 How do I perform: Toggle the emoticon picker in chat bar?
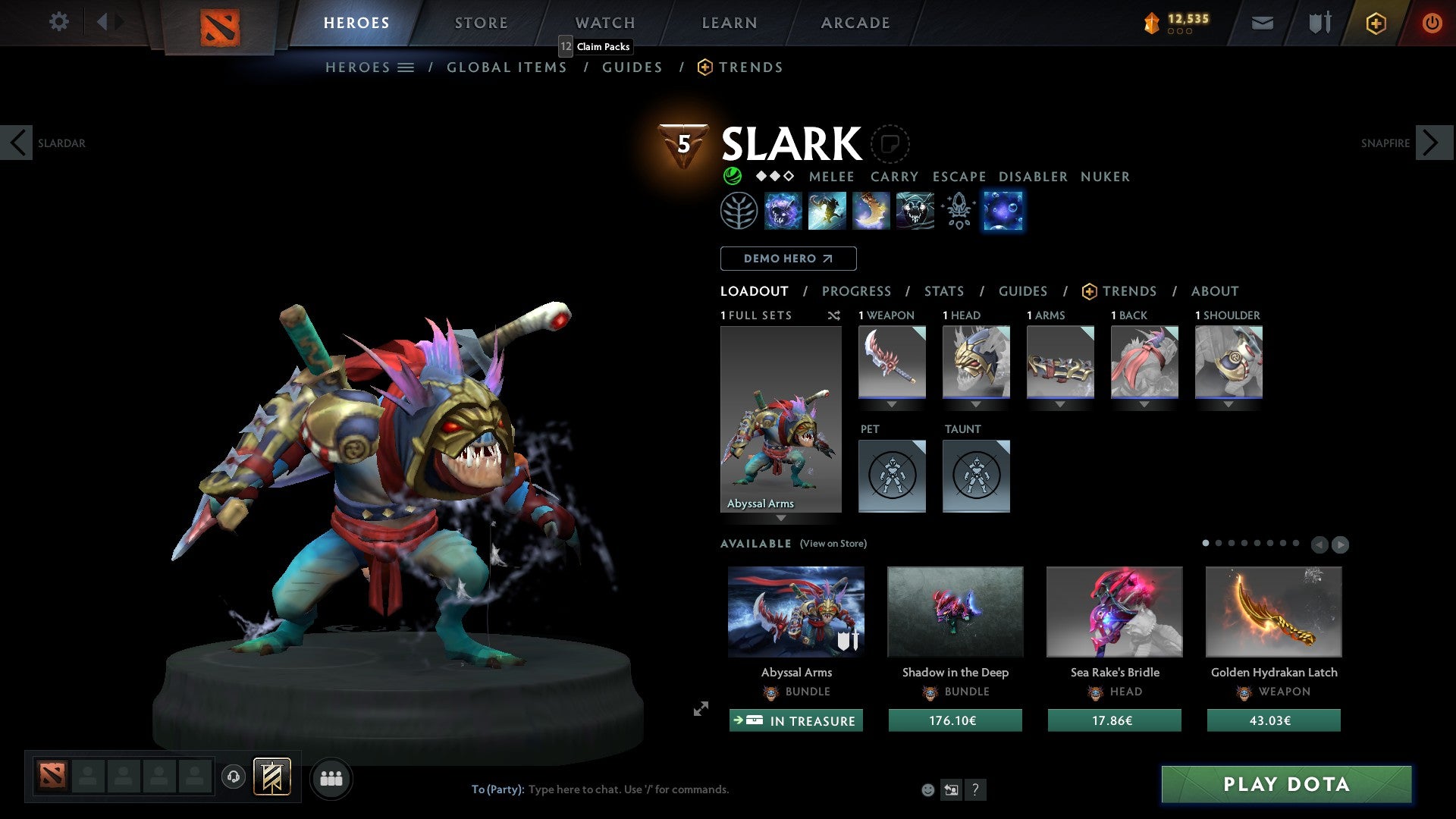(927, 789)
